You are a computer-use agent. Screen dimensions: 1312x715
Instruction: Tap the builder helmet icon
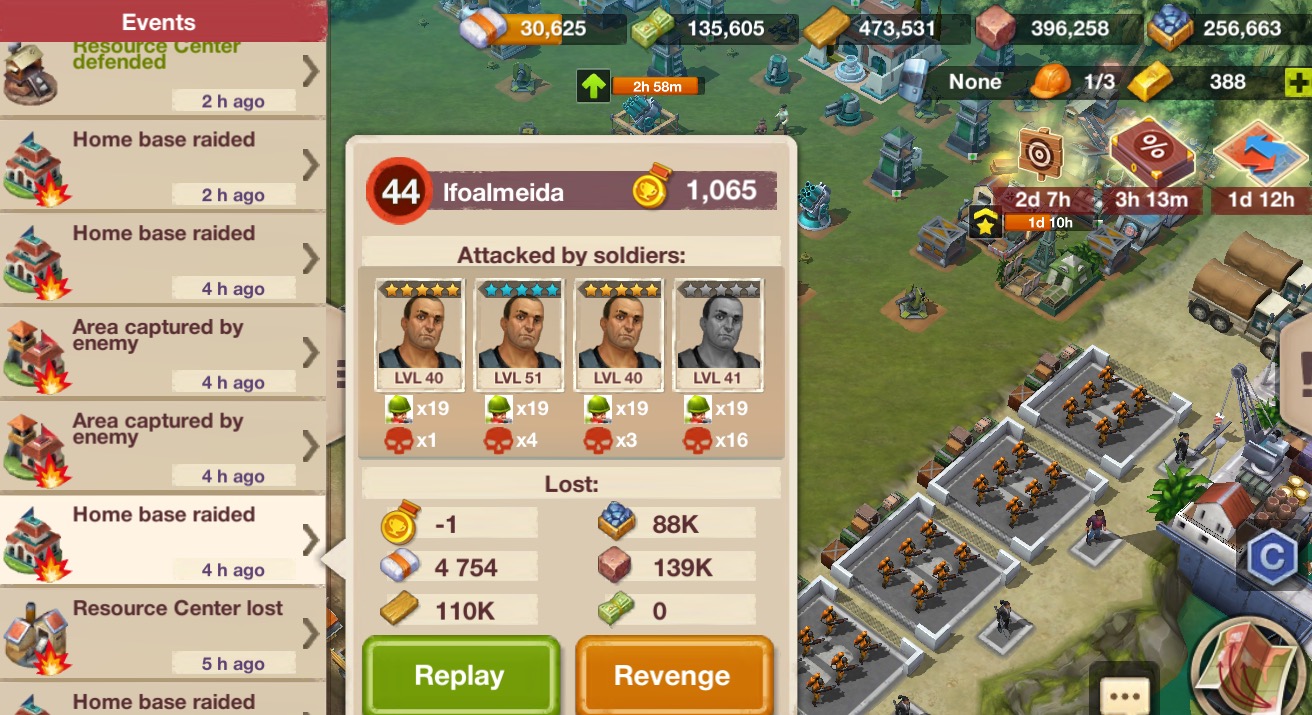pos(1050,82)
